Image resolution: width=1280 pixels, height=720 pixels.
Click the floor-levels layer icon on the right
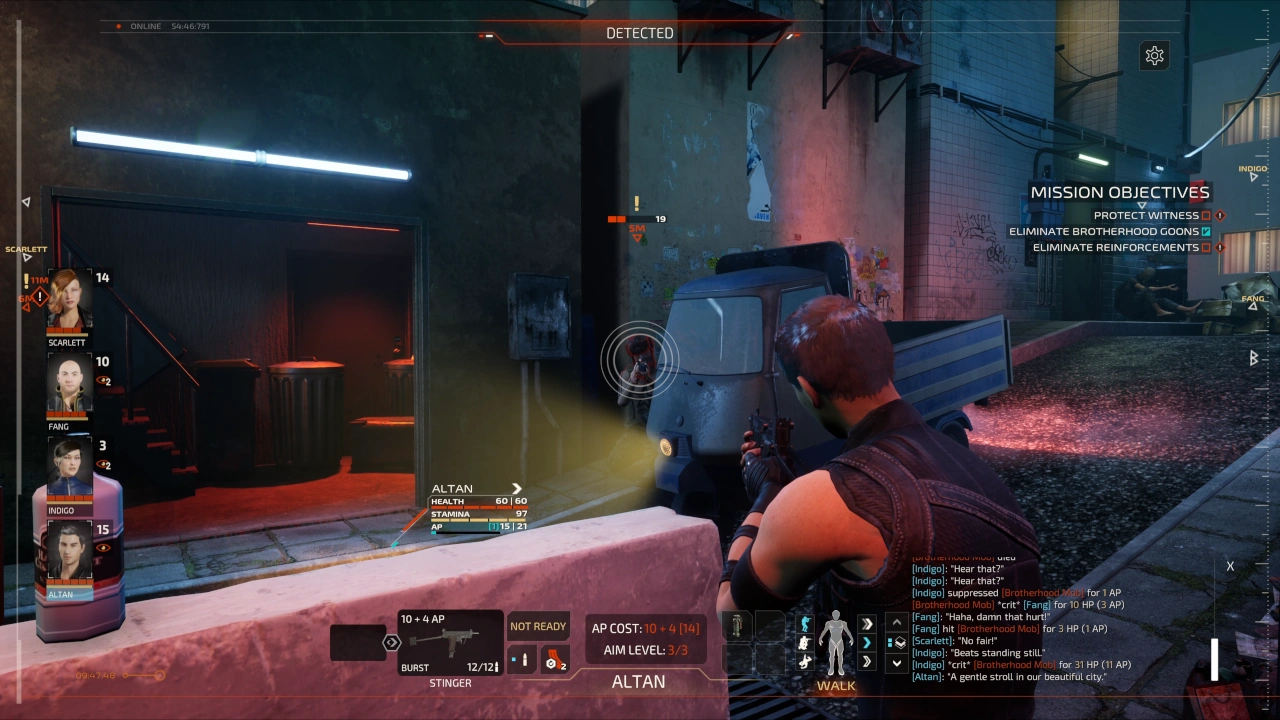point(896,642)
